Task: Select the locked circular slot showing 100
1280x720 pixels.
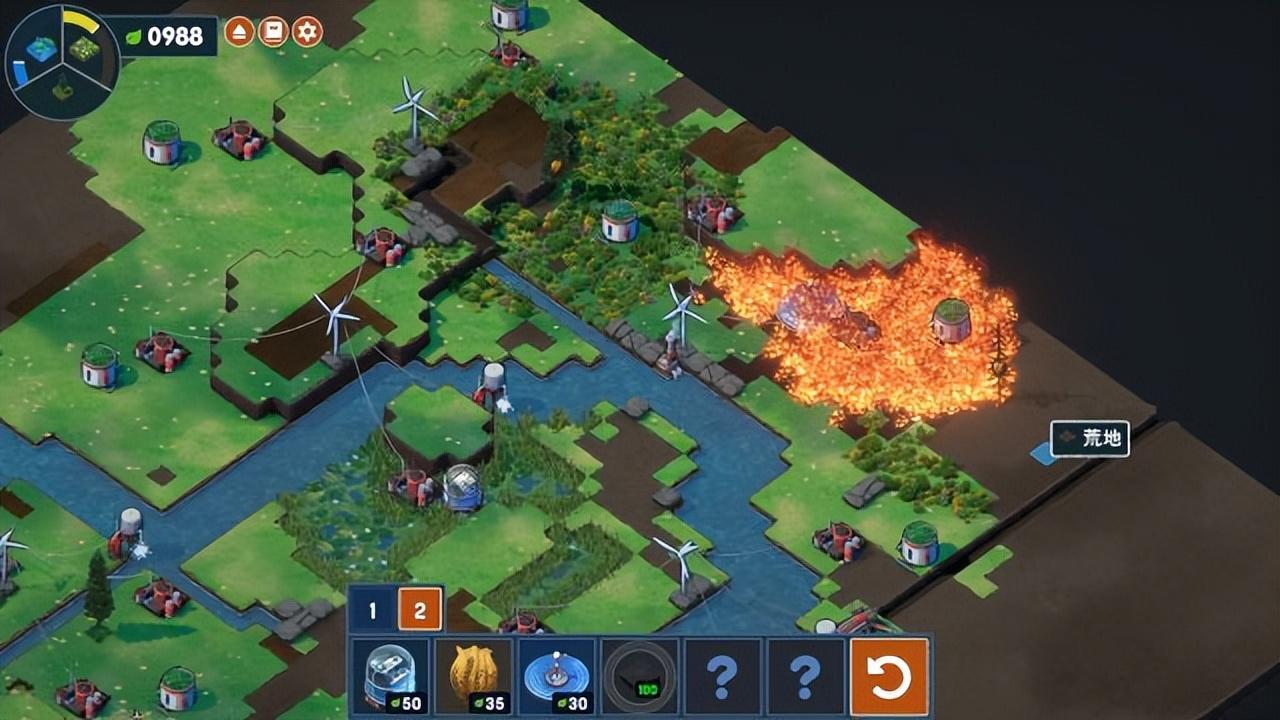Action: (x=640, y=676)
